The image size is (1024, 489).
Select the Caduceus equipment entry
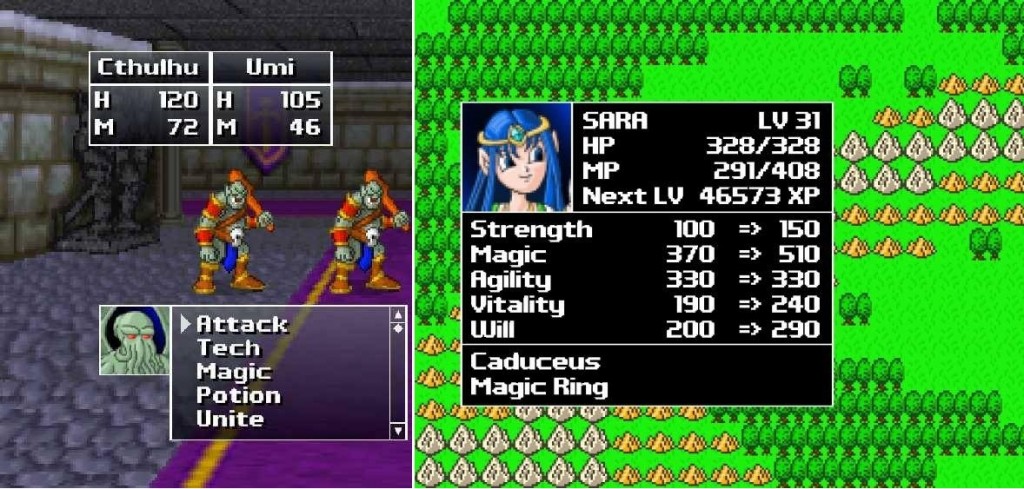[535, 361]
